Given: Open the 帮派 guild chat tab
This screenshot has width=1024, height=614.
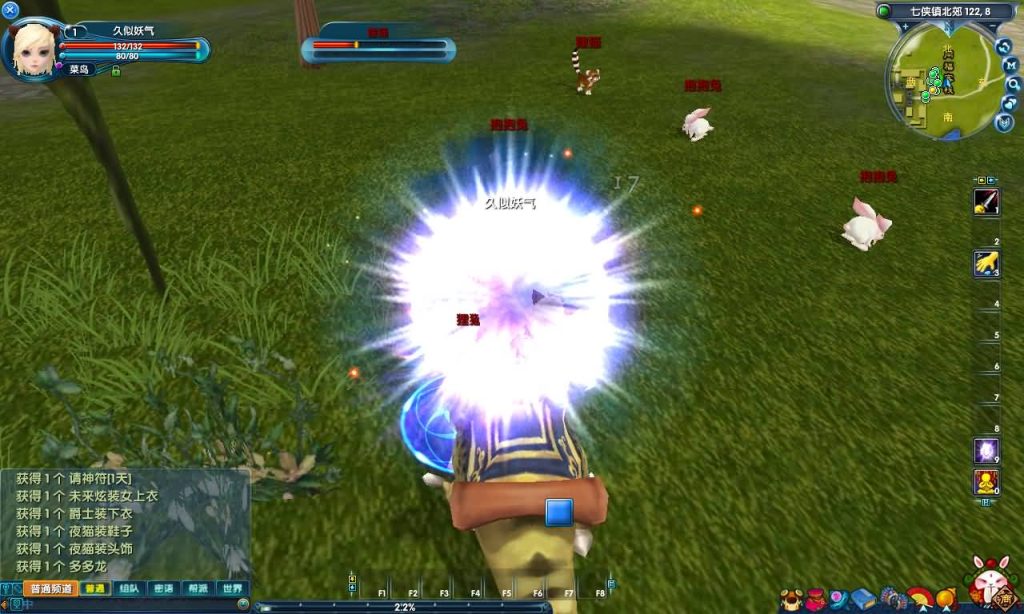Looking at the screenshot, I should pyautogui.click(x=198, y=589).
